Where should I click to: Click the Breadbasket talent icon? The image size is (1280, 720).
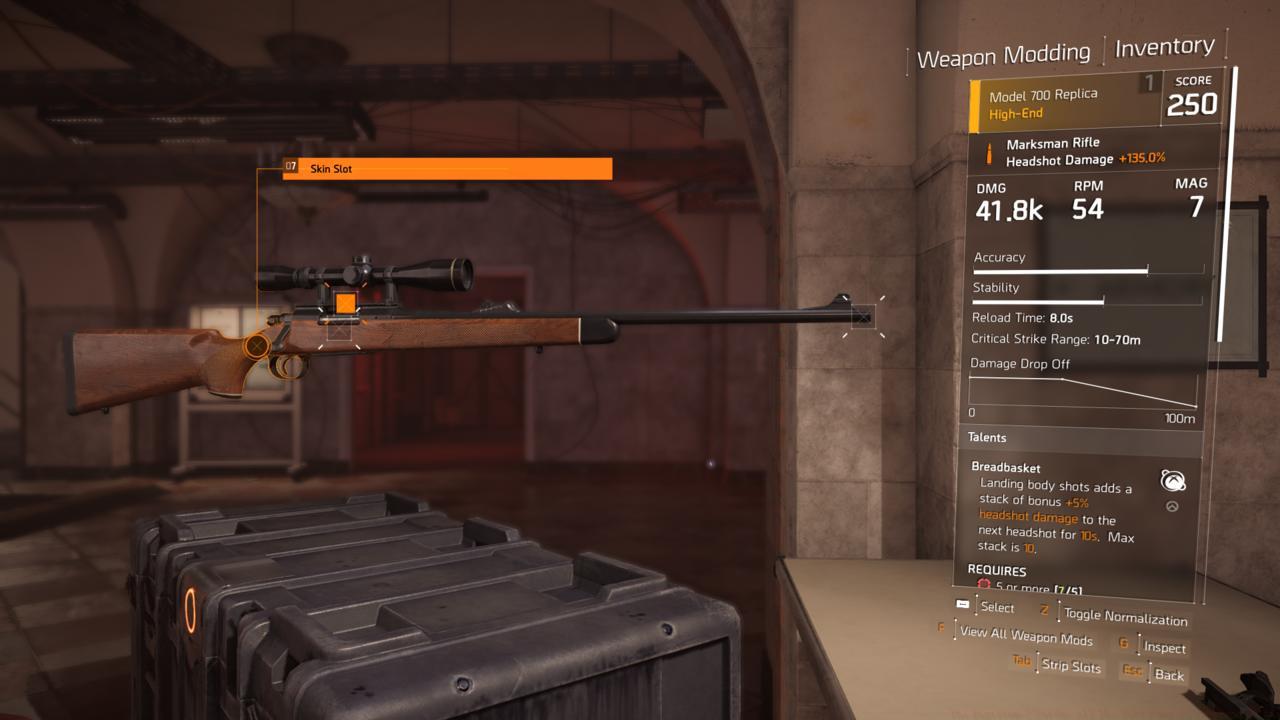click(x=1173, y=481)
